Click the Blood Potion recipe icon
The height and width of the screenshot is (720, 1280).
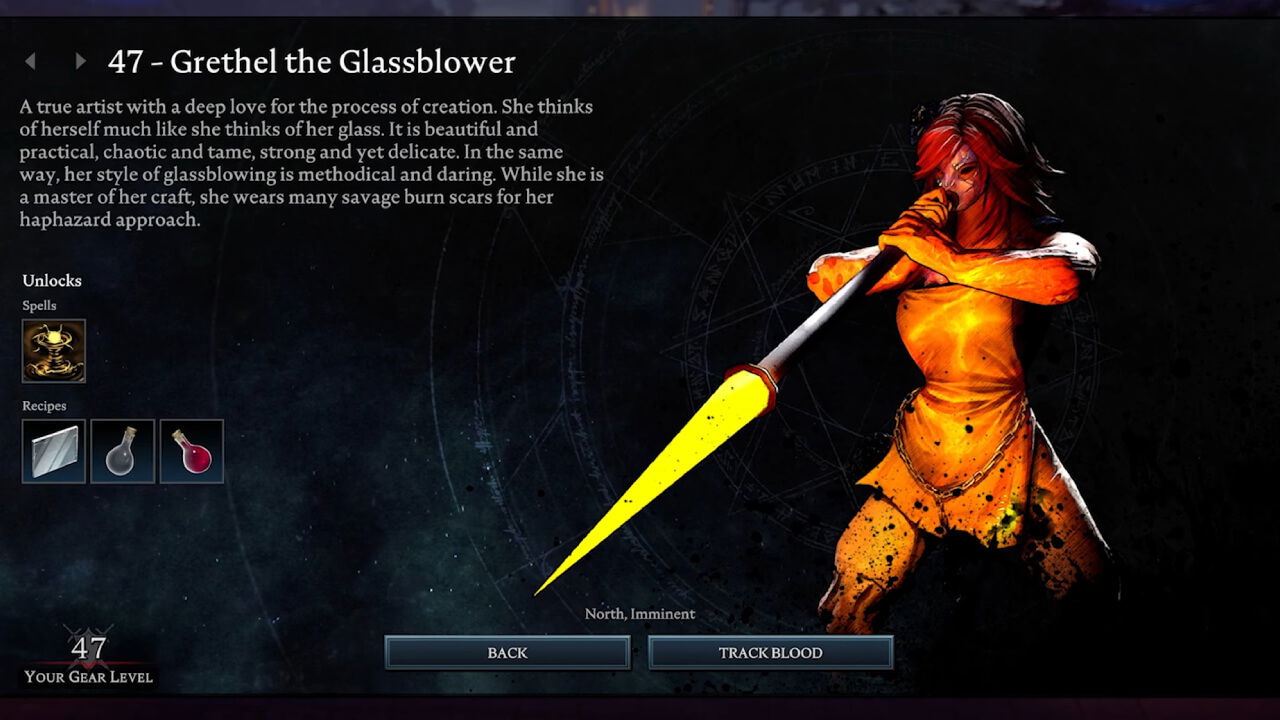(x=191, y=450)
